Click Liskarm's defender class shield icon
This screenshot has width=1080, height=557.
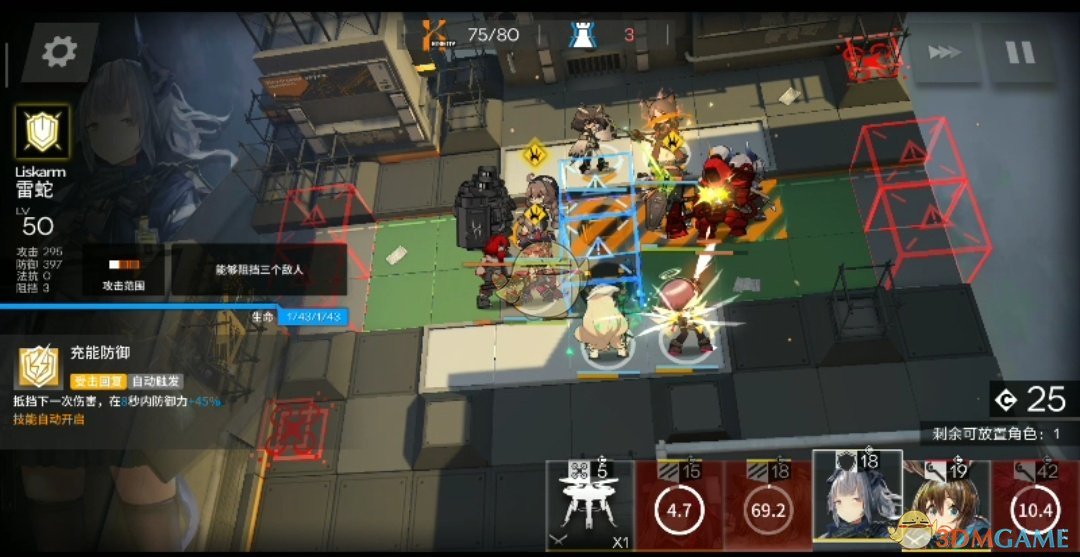(x=42, y=131)
